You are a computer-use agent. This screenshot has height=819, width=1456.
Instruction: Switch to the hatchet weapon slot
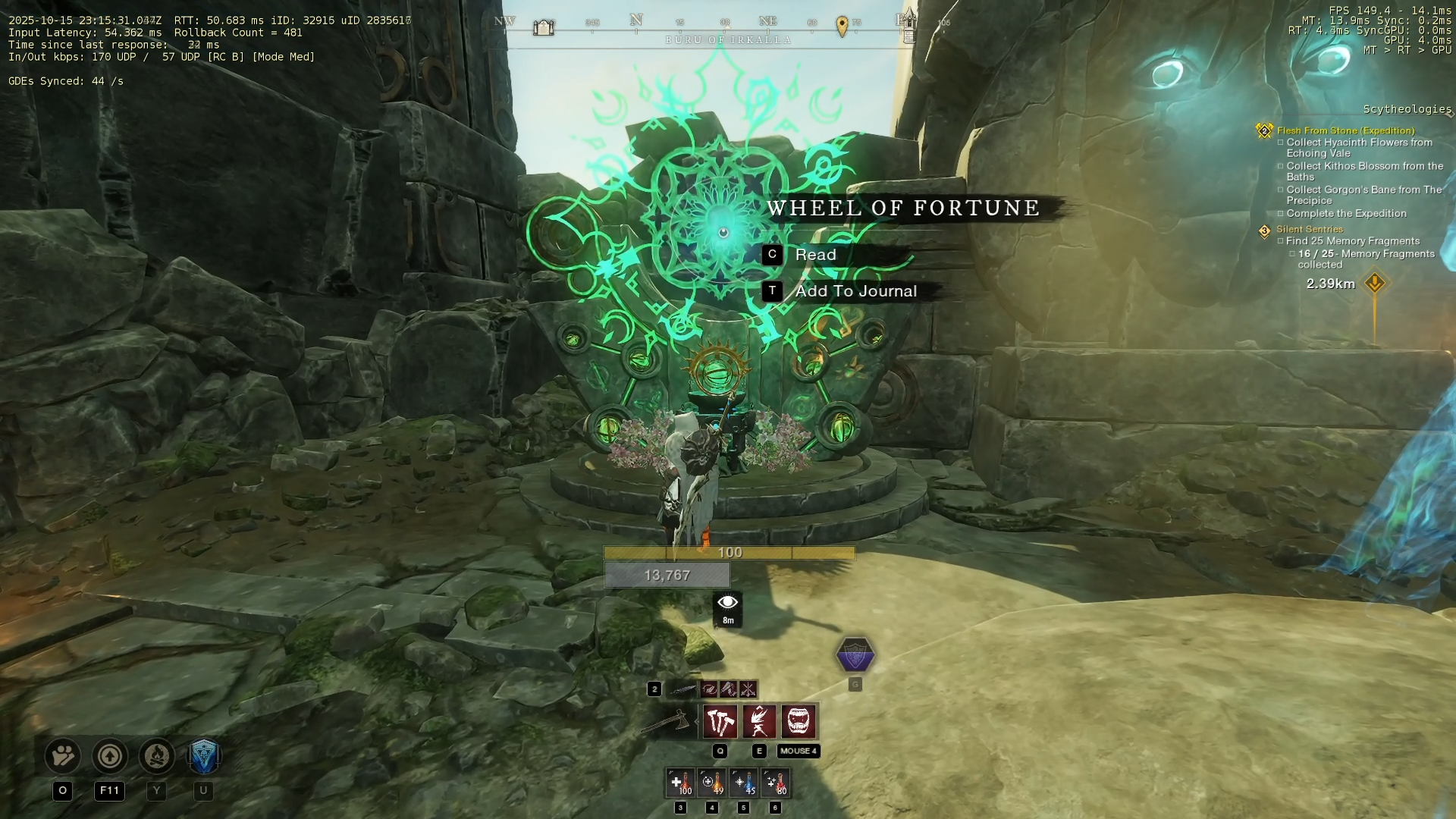667,721
